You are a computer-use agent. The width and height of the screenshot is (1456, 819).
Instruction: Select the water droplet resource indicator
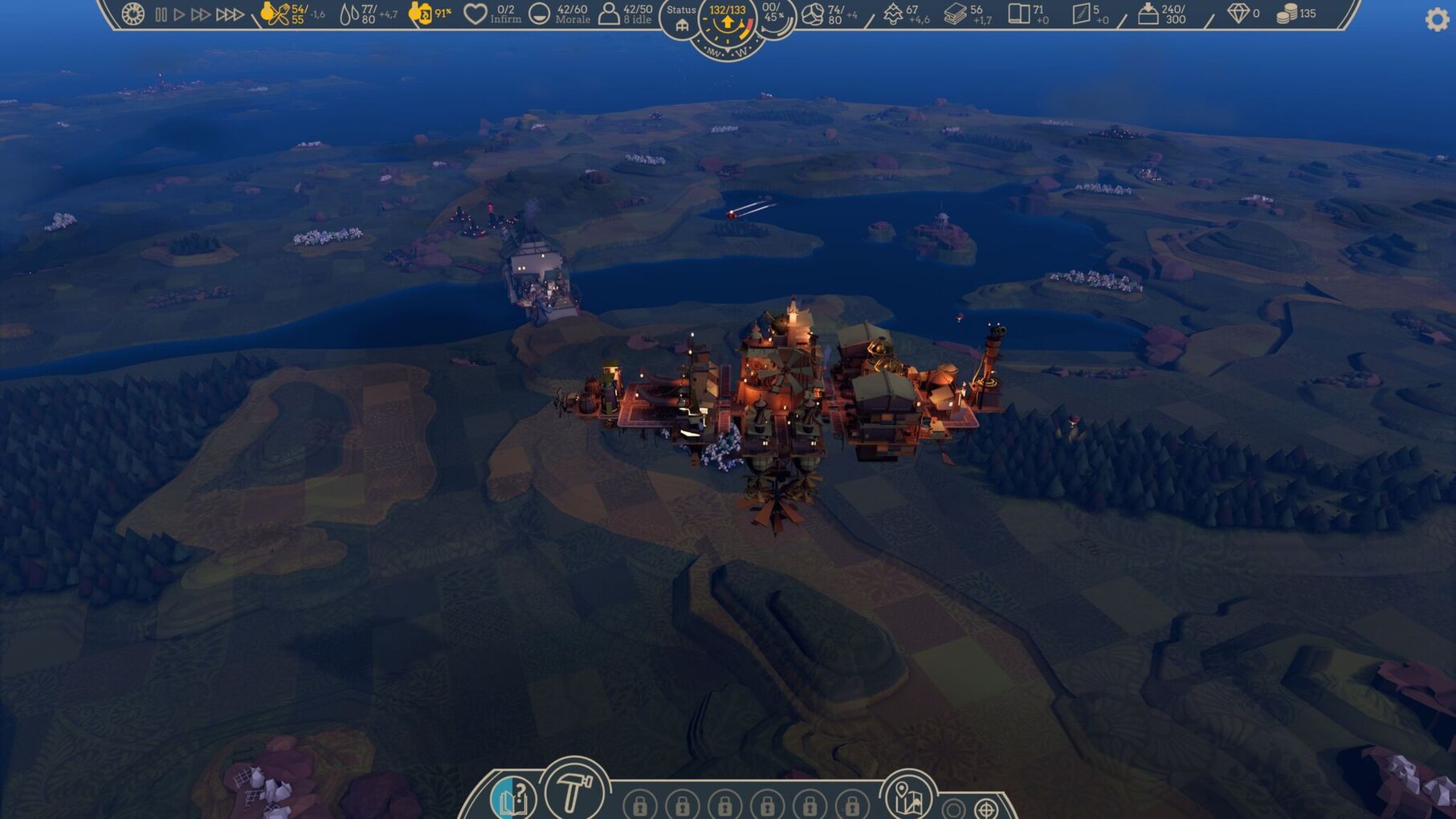point(349,14)
